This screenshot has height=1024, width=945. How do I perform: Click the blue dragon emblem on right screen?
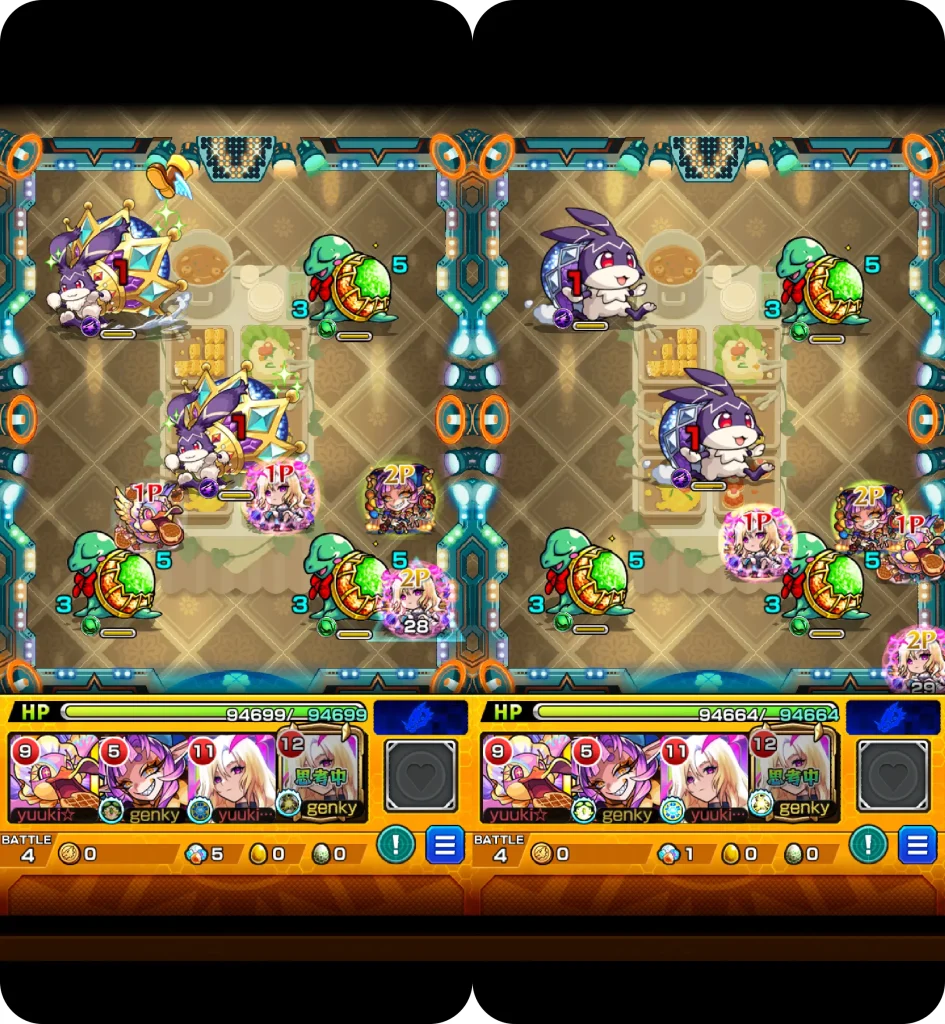pyautogui.click(x=893, y=716)
